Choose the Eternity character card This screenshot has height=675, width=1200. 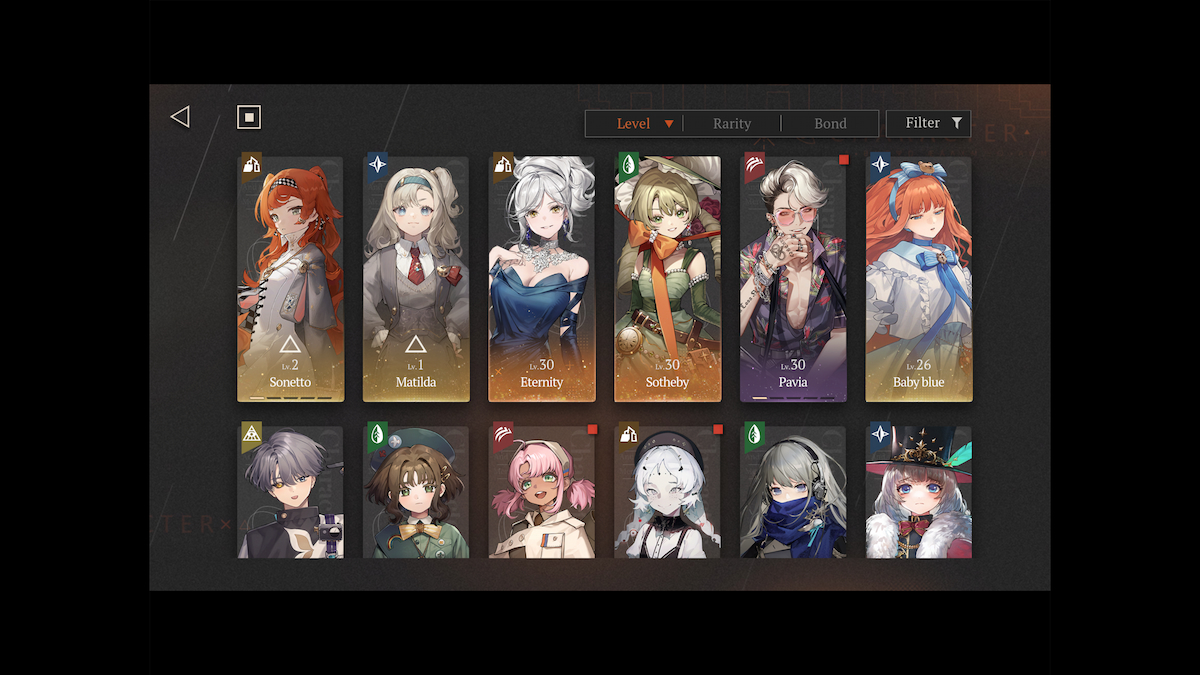pyautogui.click(x=542, y=279)
